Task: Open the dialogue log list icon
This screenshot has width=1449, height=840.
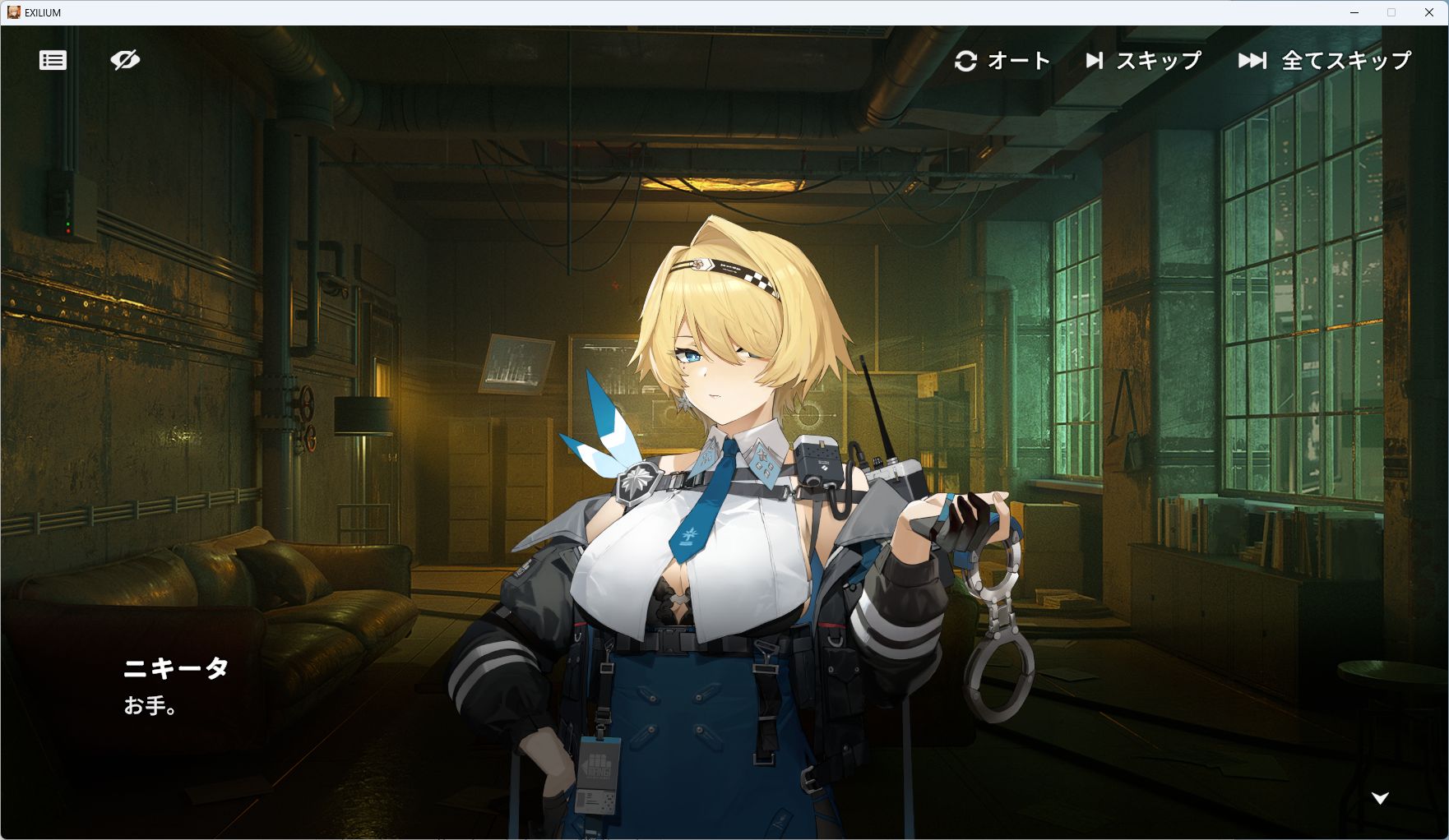Action: pos(53,60)
